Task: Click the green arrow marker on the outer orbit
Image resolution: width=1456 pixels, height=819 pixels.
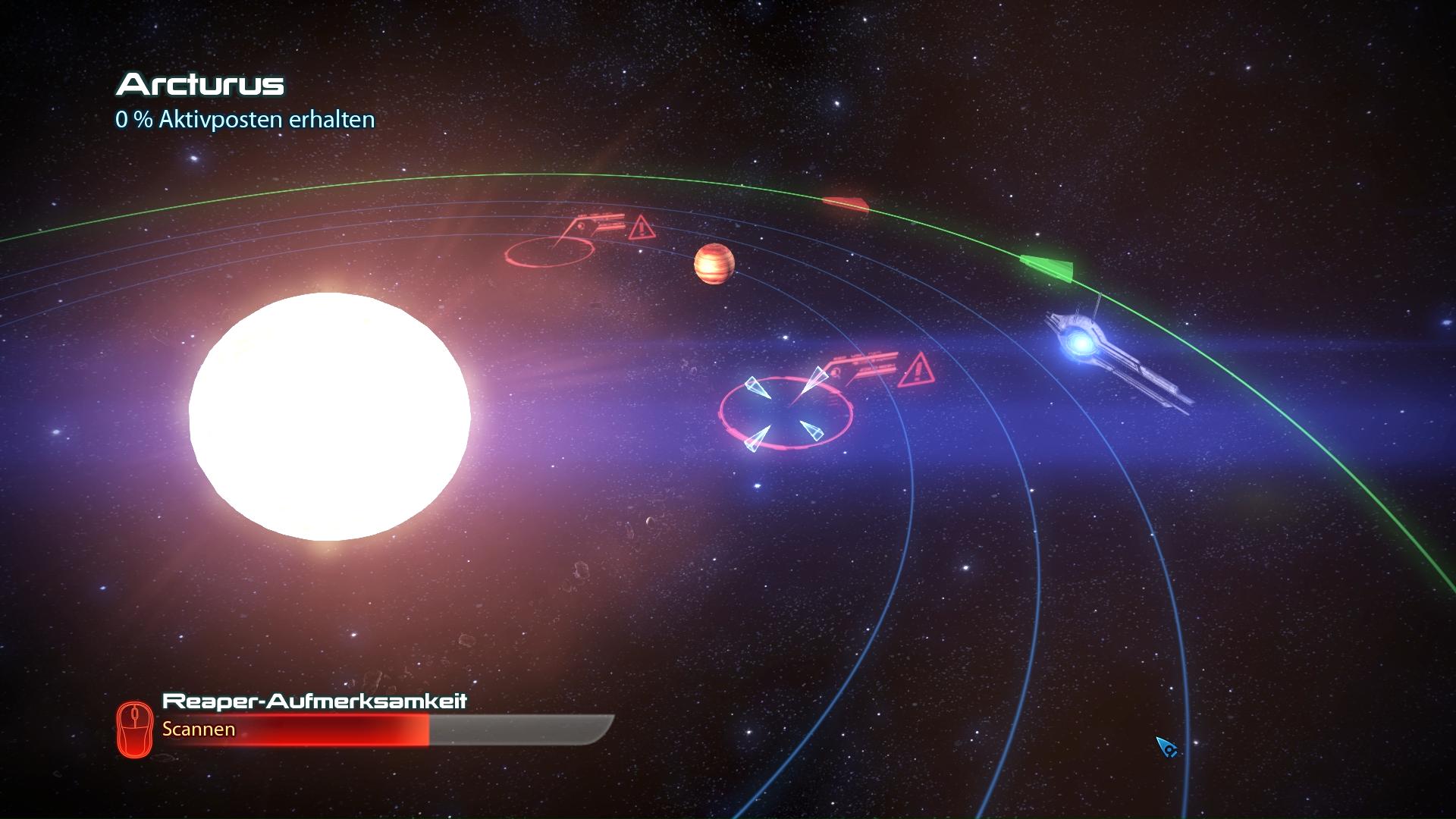Action: click(1048, 267)
